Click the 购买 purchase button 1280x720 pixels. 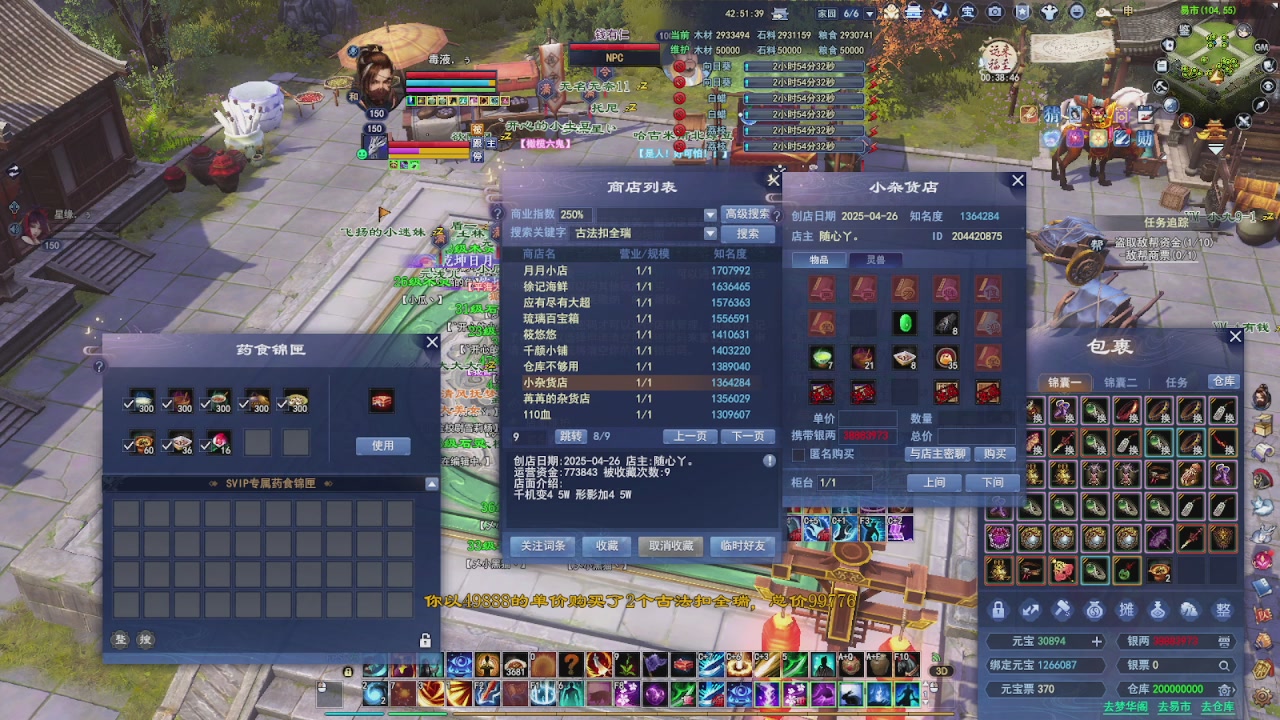click(993, 454)
